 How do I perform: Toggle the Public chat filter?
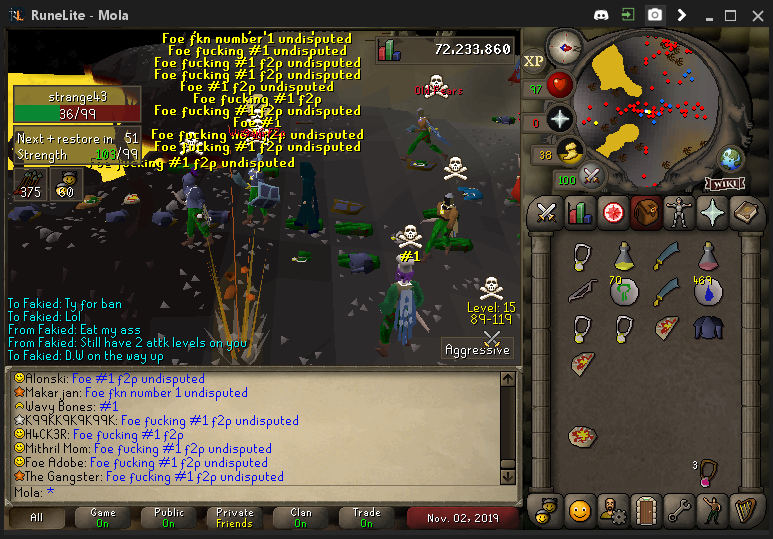coord(167,517)
